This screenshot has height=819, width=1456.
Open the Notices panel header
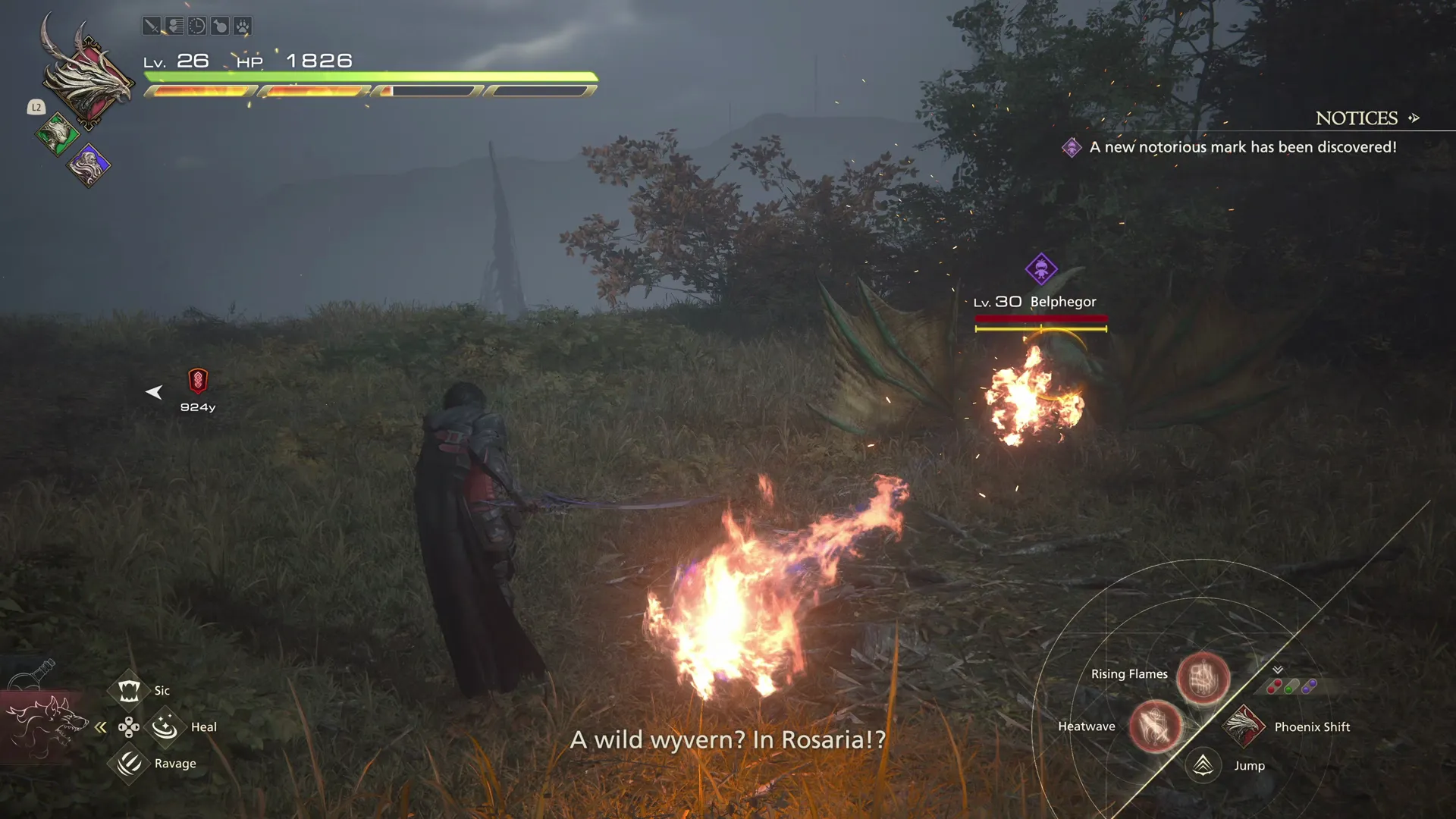[x=1357, y=118]
